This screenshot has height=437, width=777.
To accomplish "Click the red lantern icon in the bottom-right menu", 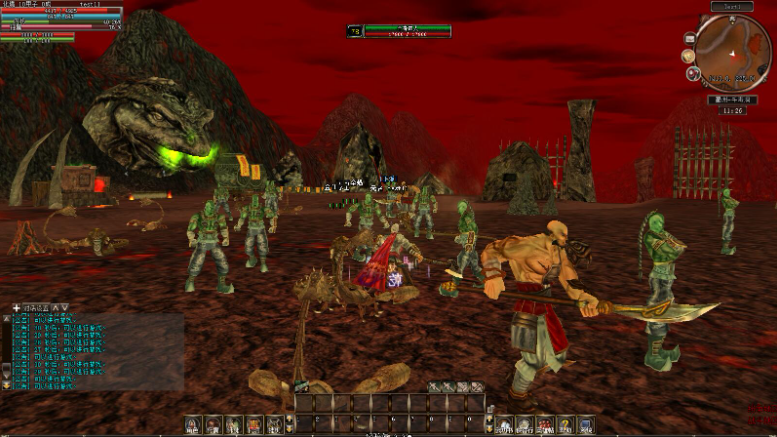I will [x=542, y=425].
